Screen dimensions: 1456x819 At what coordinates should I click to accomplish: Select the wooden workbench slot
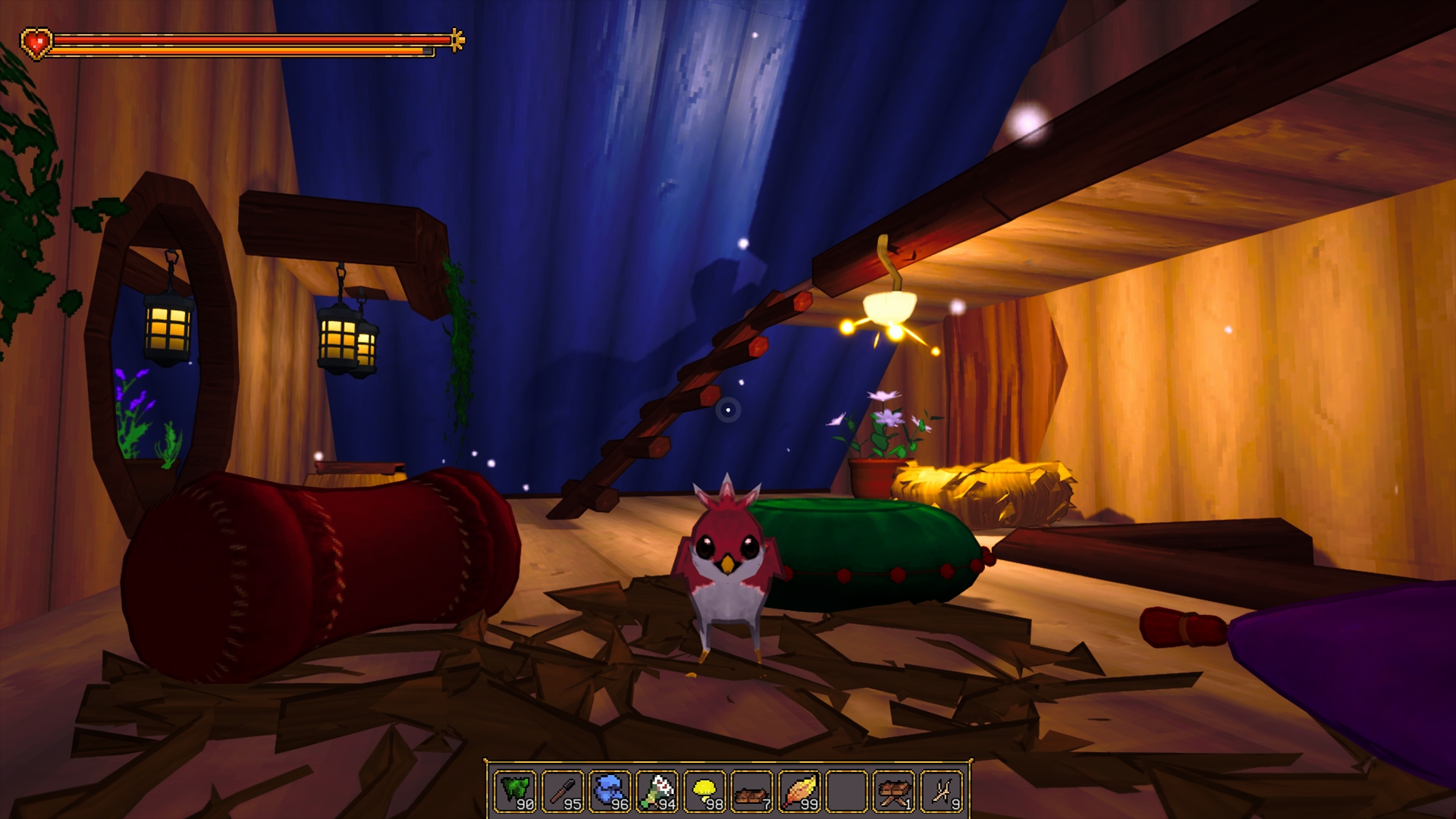pos(893,791)
